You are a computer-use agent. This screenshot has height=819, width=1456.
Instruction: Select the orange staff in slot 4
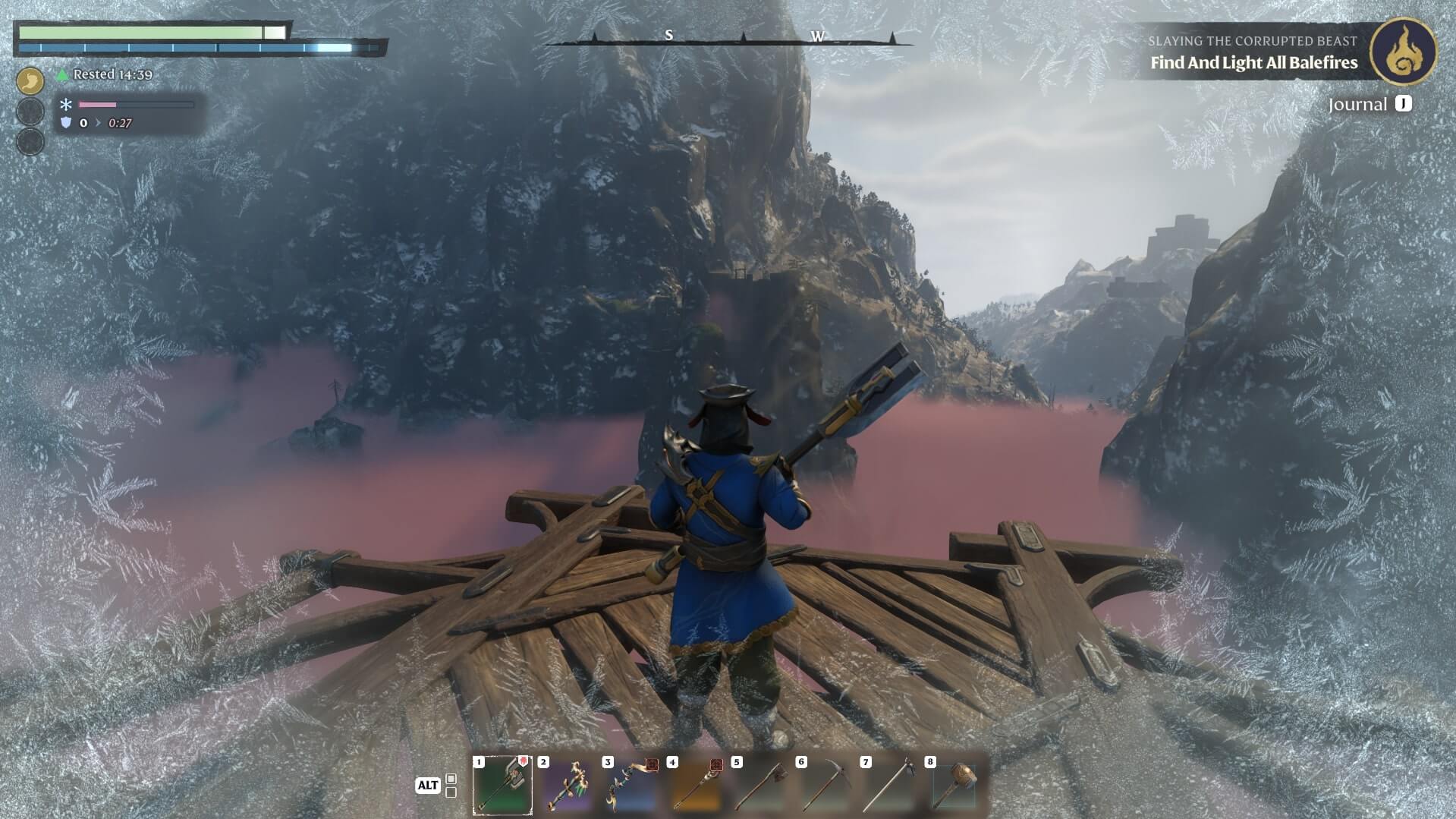coord(696,785)
